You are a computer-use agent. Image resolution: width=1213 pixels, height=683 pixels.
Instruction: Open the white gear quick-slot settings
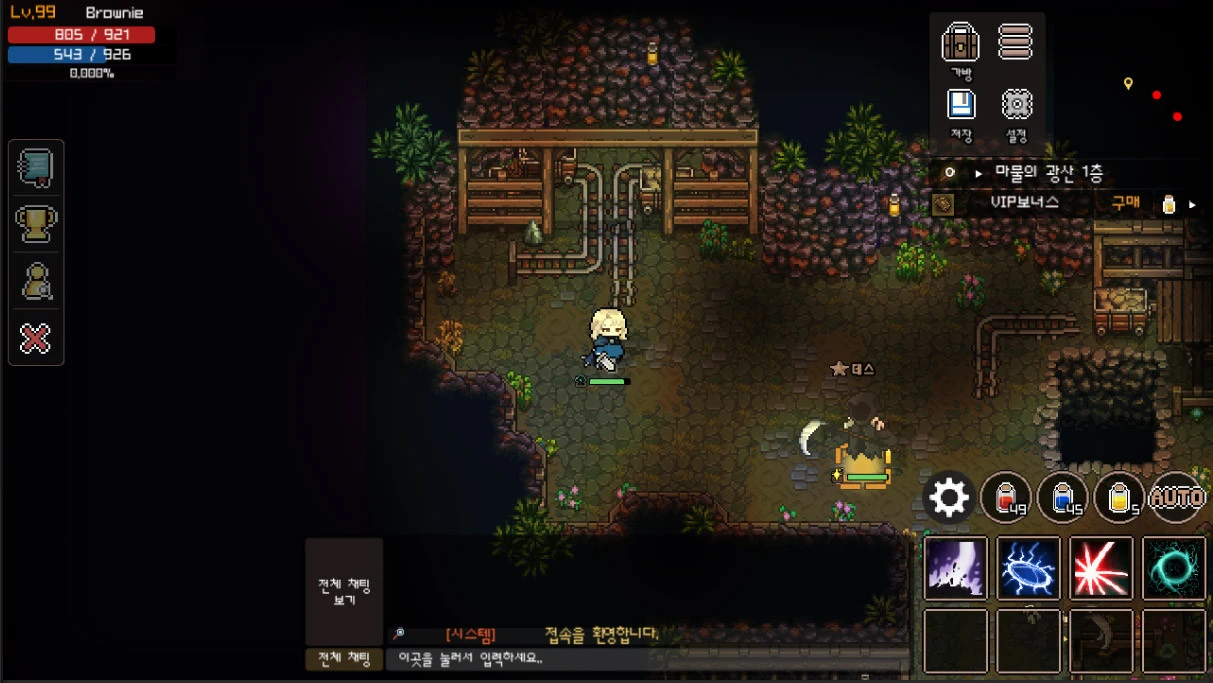tap(949, 497)
